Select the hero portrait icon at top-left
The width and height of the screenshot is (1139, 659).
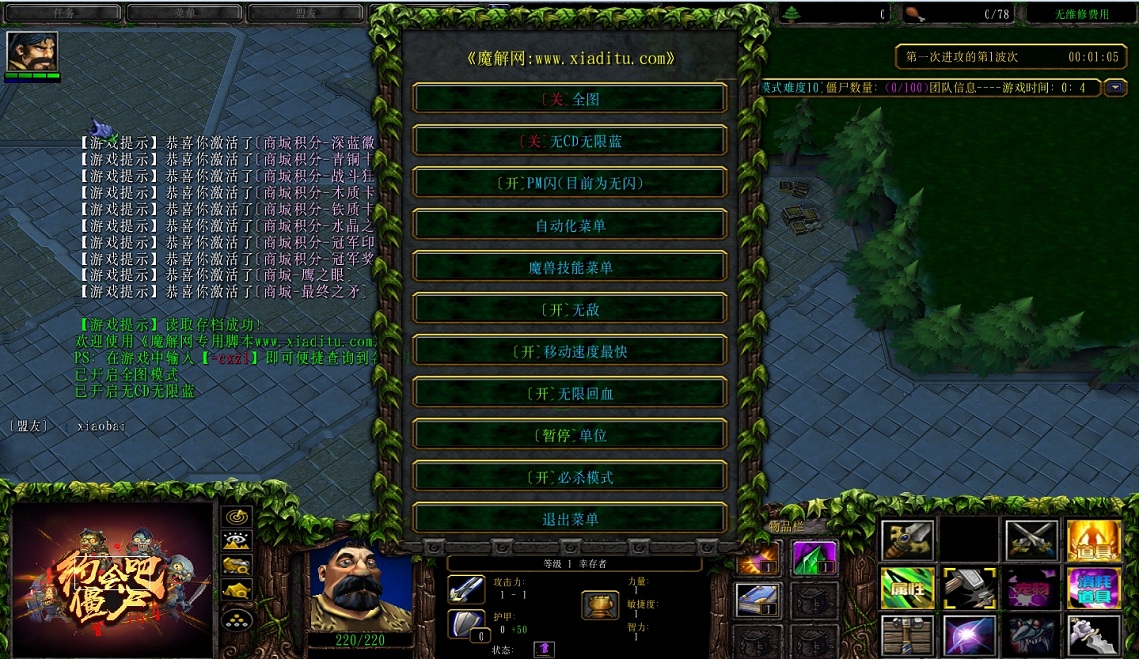point(32,51)
